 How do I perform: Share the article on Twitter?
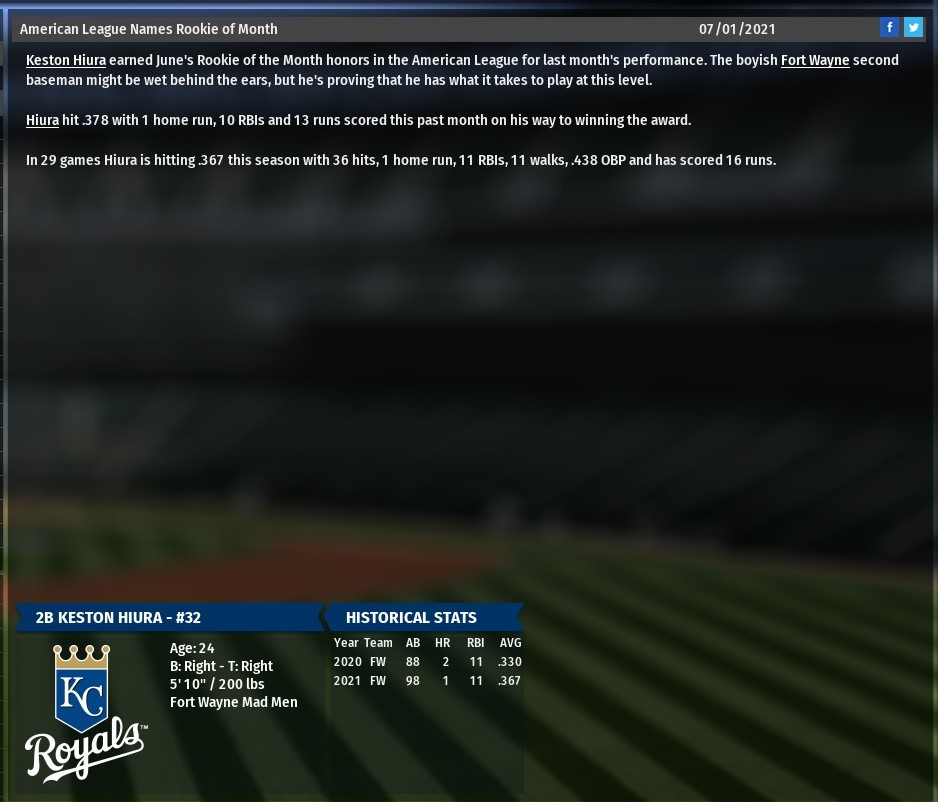(913, 28)
